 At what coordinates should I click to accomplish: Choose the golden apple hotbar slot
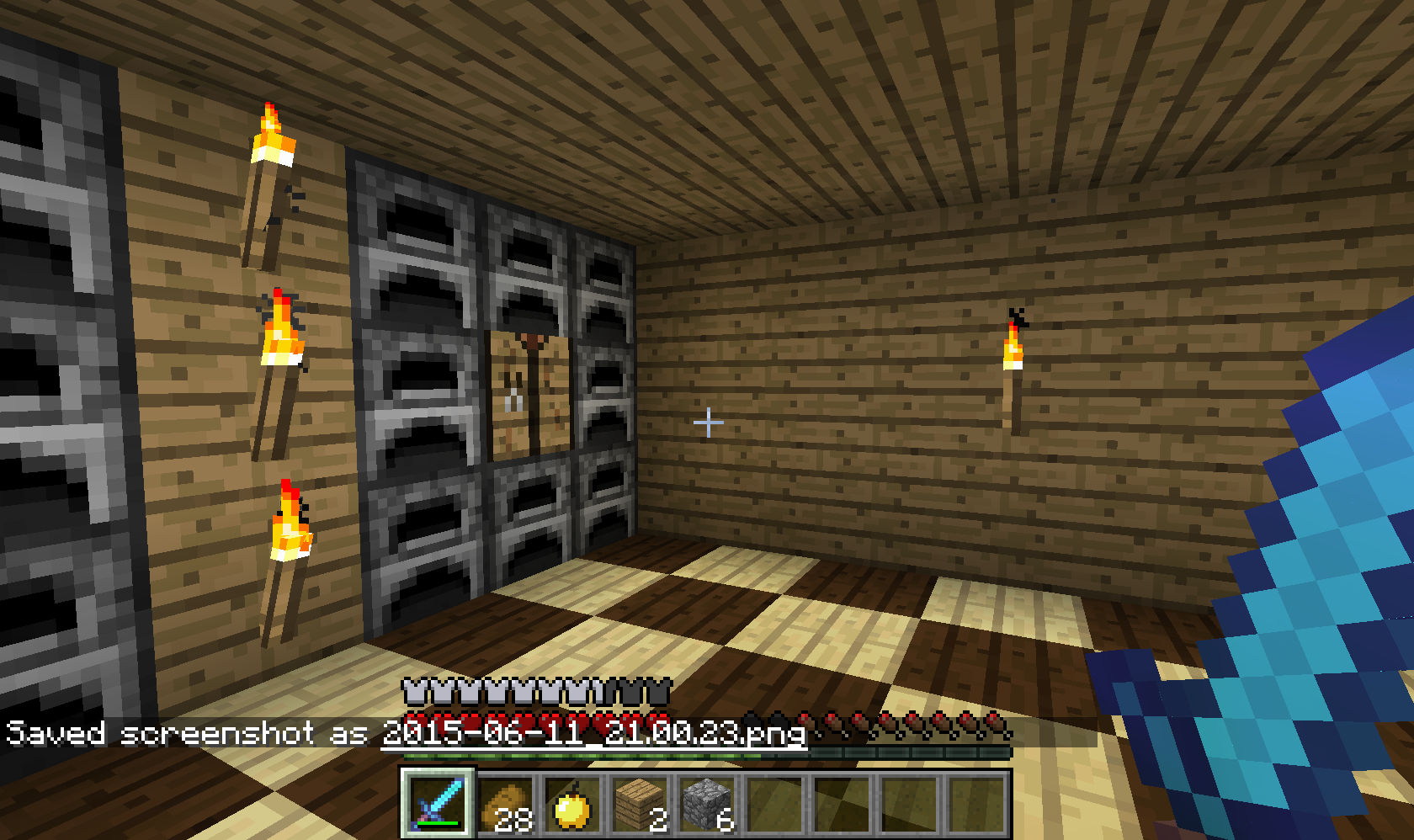tap(571, 805)
